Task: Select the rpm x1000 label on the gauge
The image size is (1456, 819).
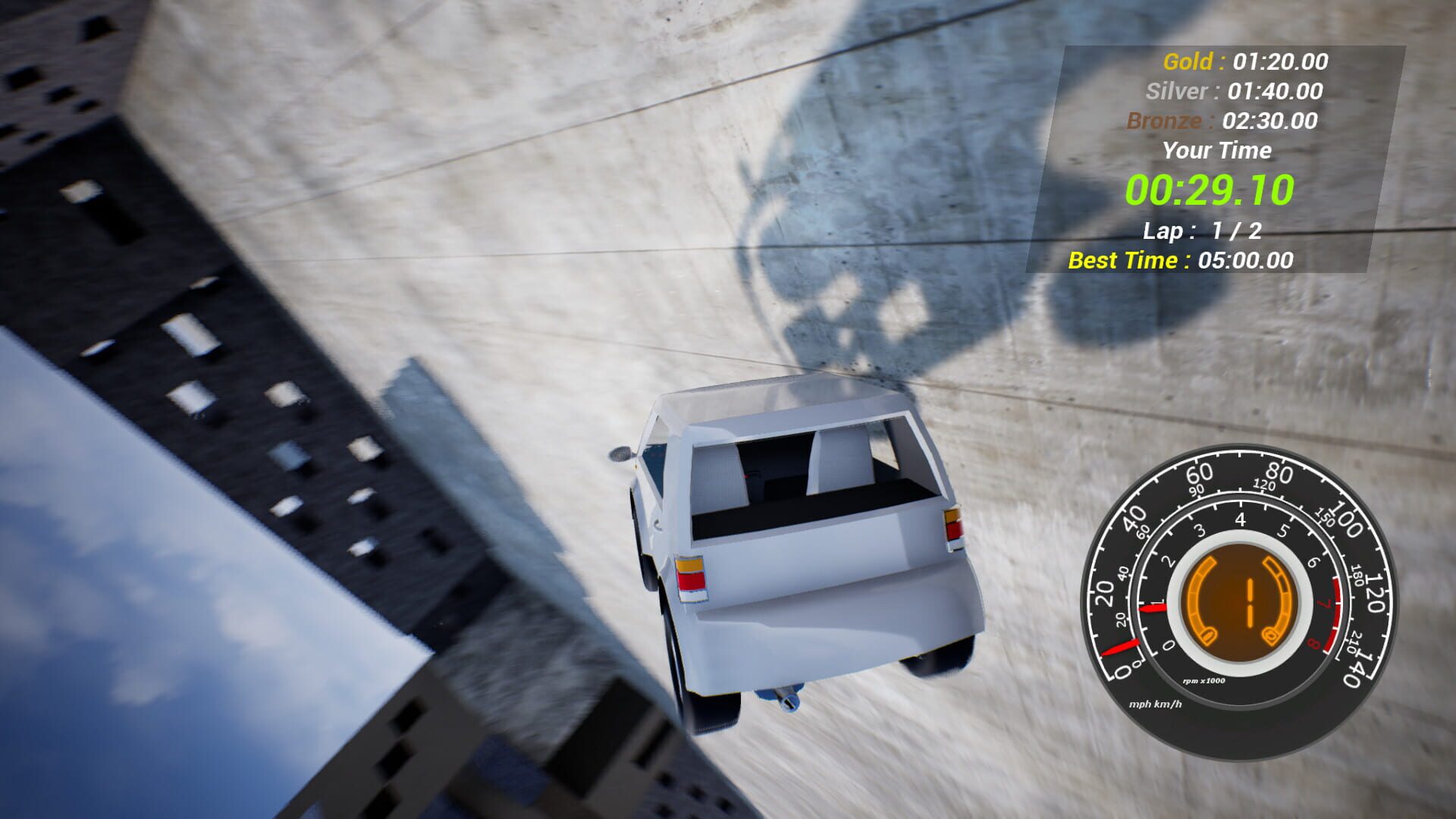Action: 1205,680
